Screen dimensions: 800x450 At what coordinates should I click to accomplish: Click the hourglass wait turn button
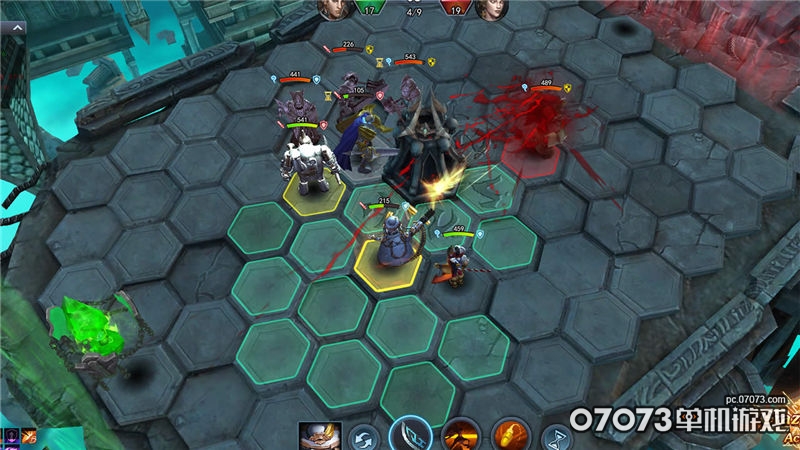[x=557, y=437]
